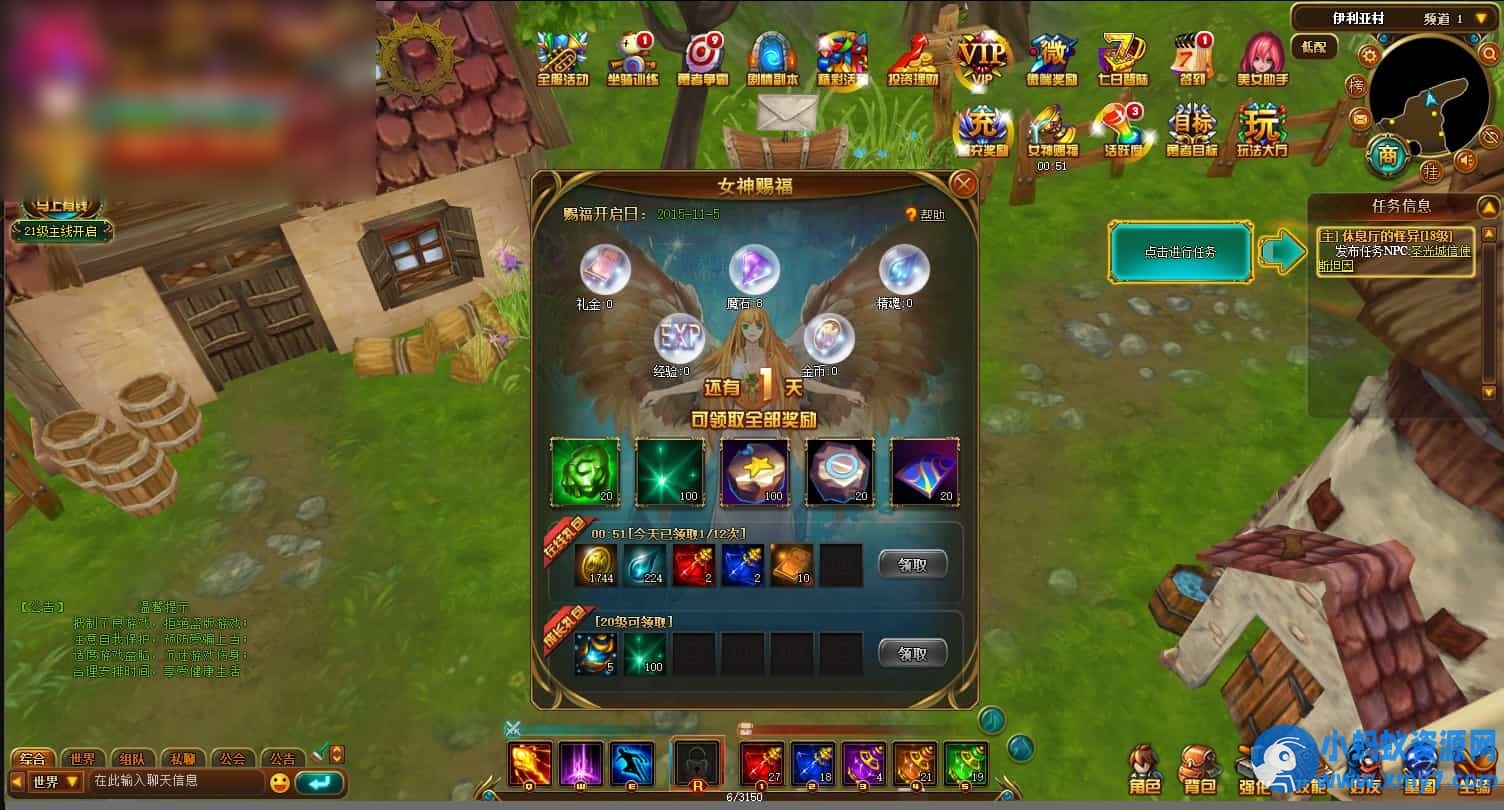The width and height of the screenshot is (1504, 810).
Task: Open the 角色 character icon
Action: [1147, 765]
